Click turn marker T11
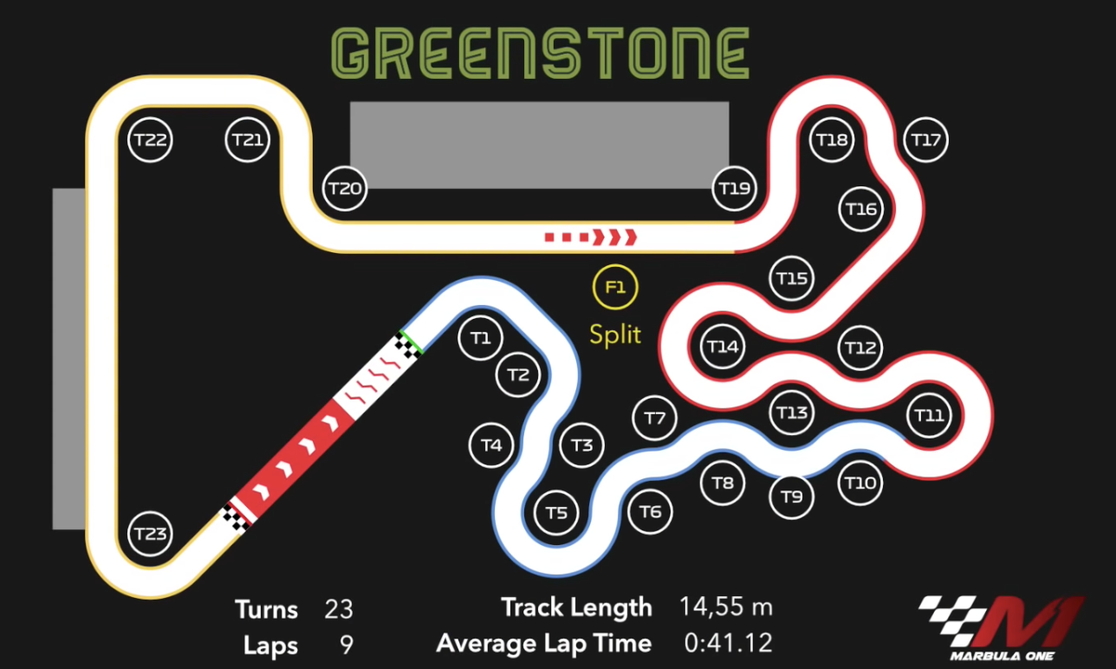Viewport: 1116px width, 669px height. click(929, 415)
